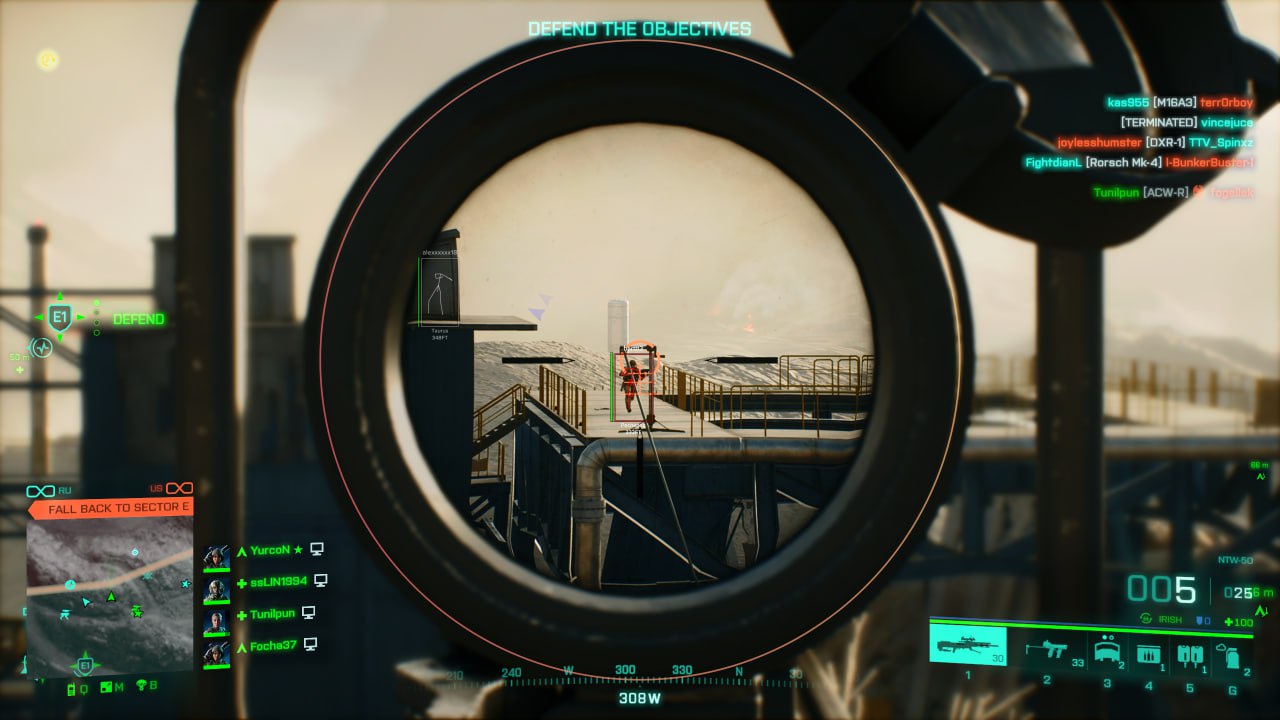
Task: Select squad leader YurcoN in squad list
Action: (x=270, y=549)
